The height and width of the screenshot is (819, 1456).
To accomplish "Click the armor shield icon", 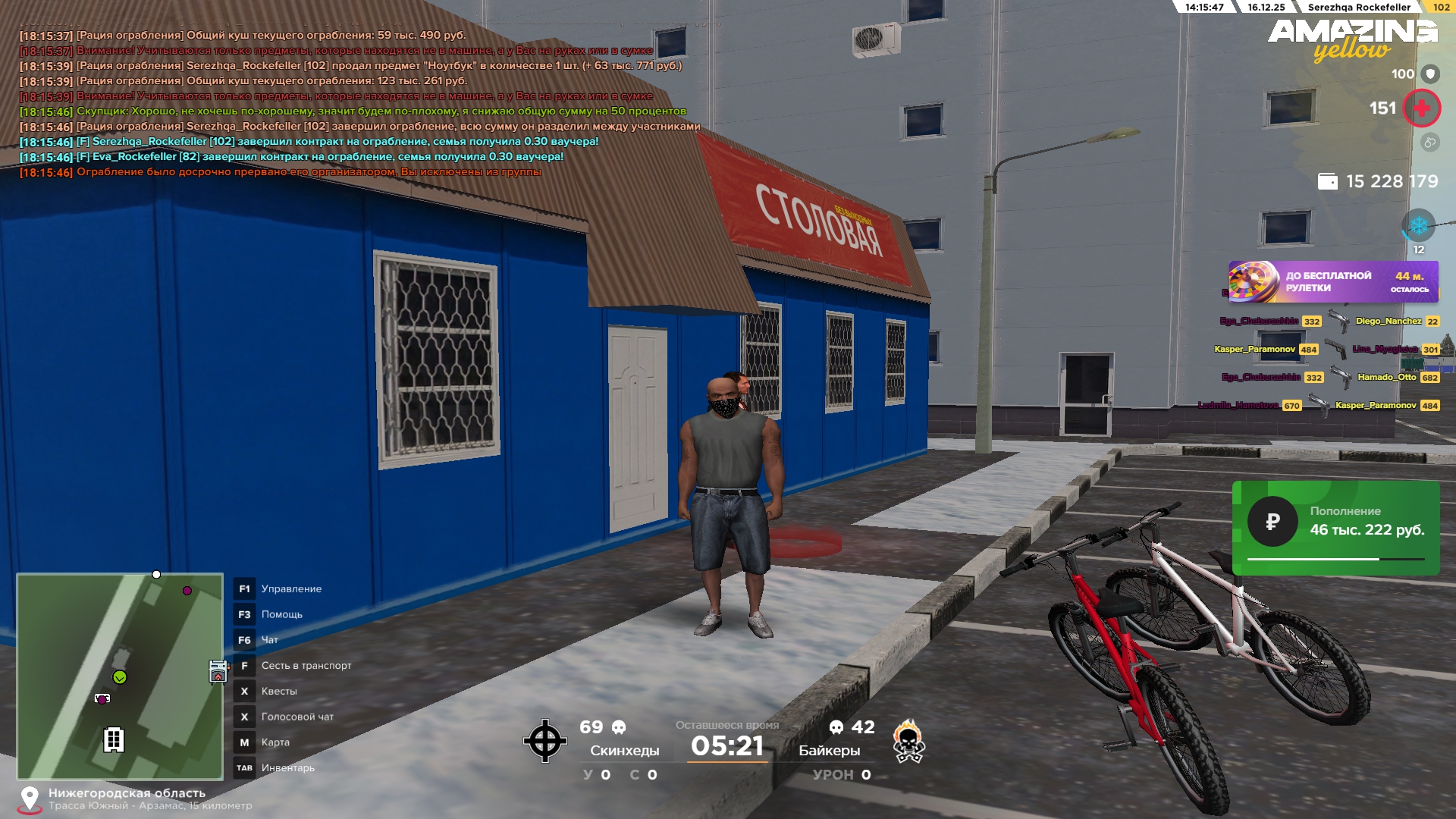I will (x=1430, y=74).
